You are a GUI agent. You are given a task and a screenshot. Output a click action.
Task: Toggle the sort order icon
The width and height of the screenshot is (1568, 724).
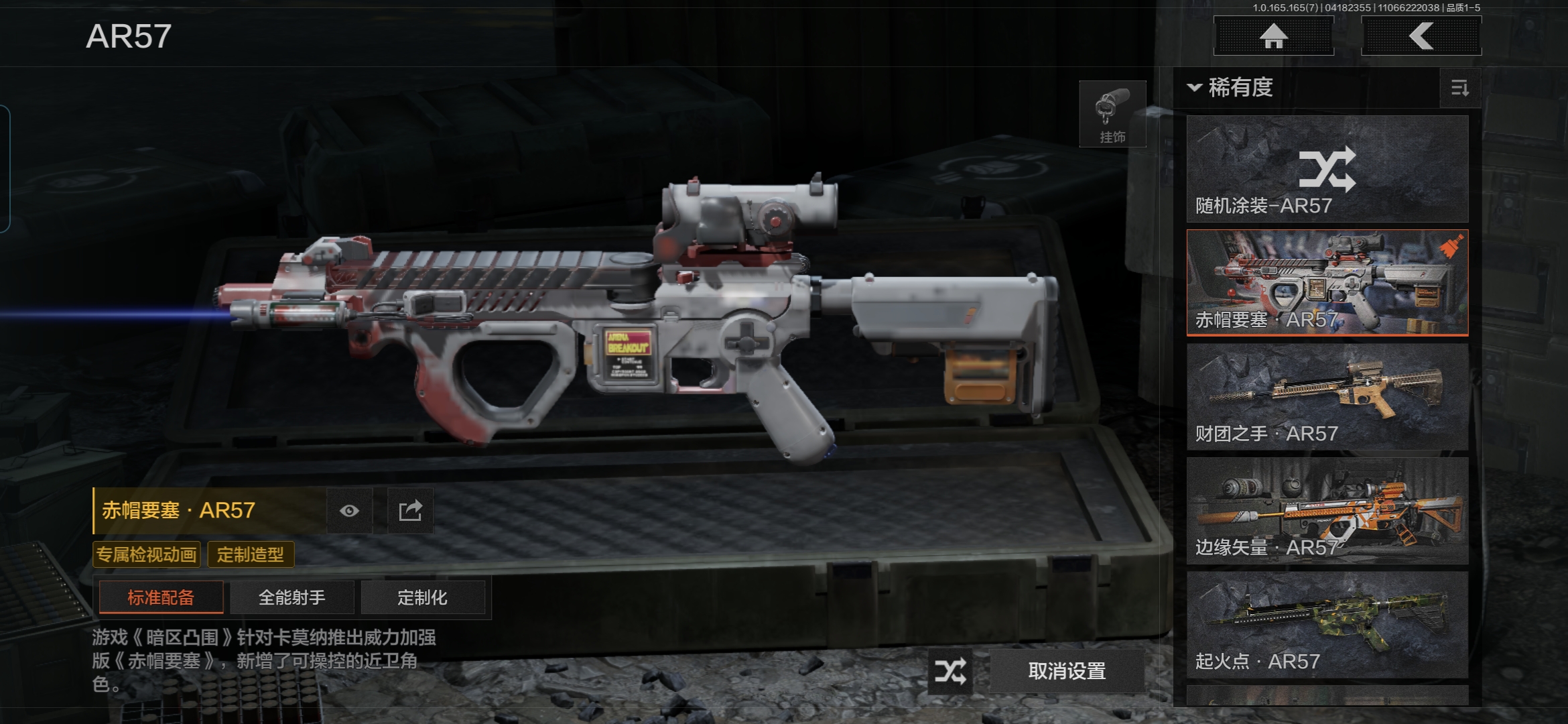click(1459, 88)
